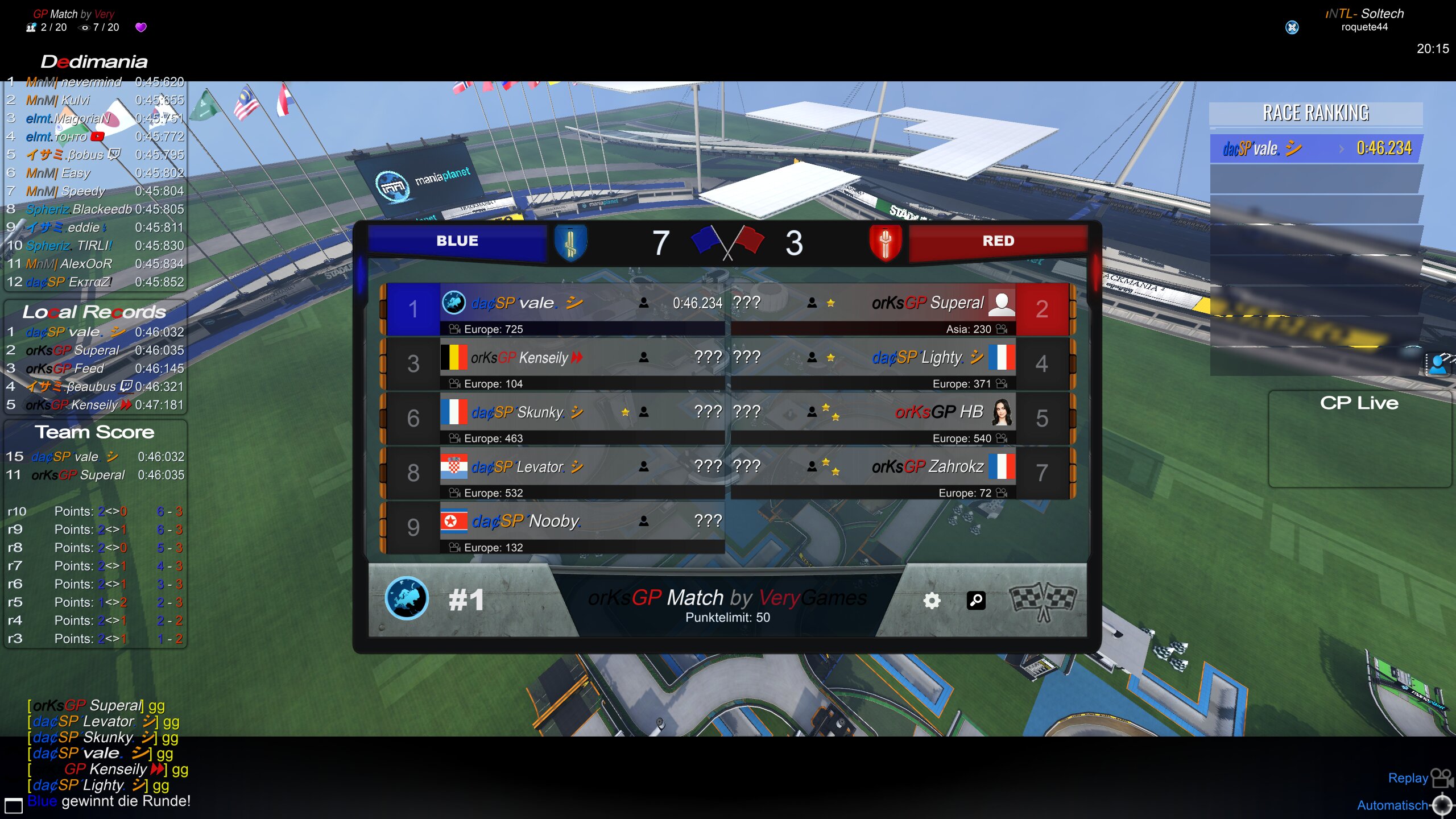Click the chat window icon

(14, 805)
